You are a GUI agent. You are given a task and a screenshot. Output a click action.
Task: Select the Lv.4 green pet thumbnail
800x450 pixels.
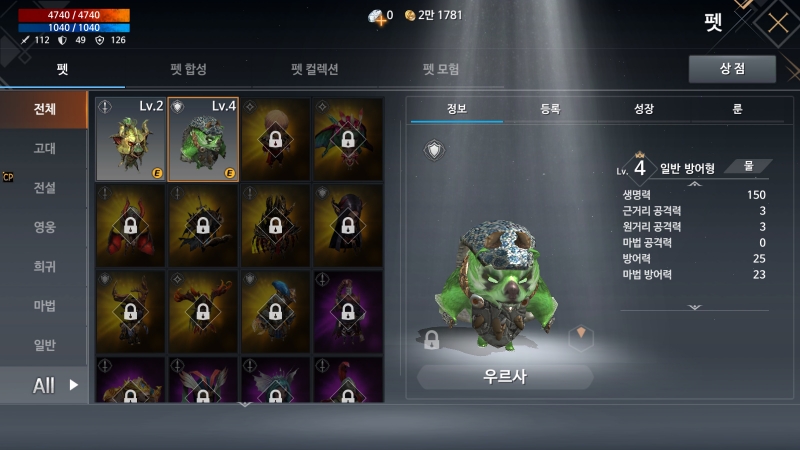click(203, 139)
